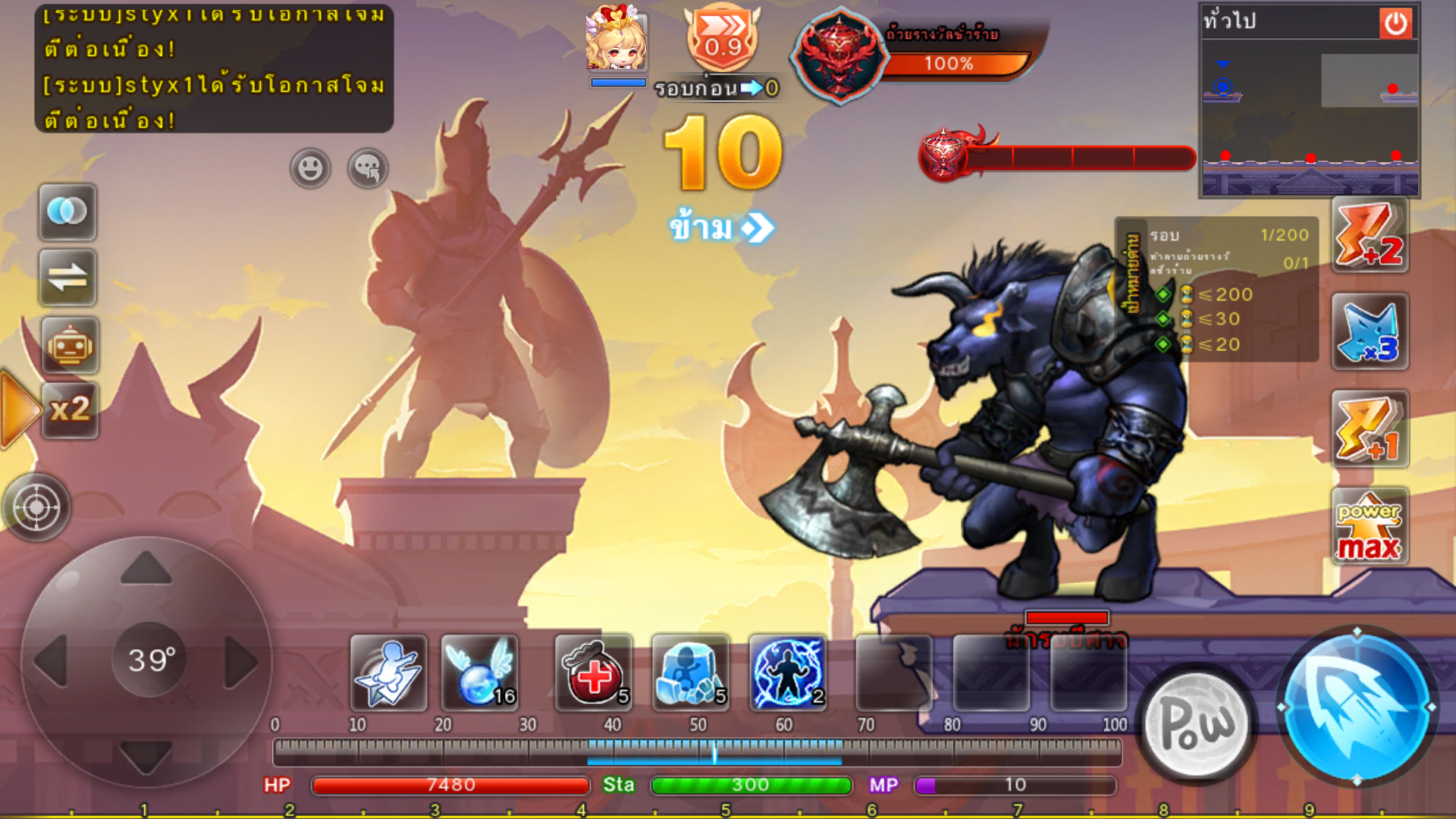The height and width of the screenshot is (819, 1456).
Task: Activate the x3 blue burst skill
Action: point(1370,332)
